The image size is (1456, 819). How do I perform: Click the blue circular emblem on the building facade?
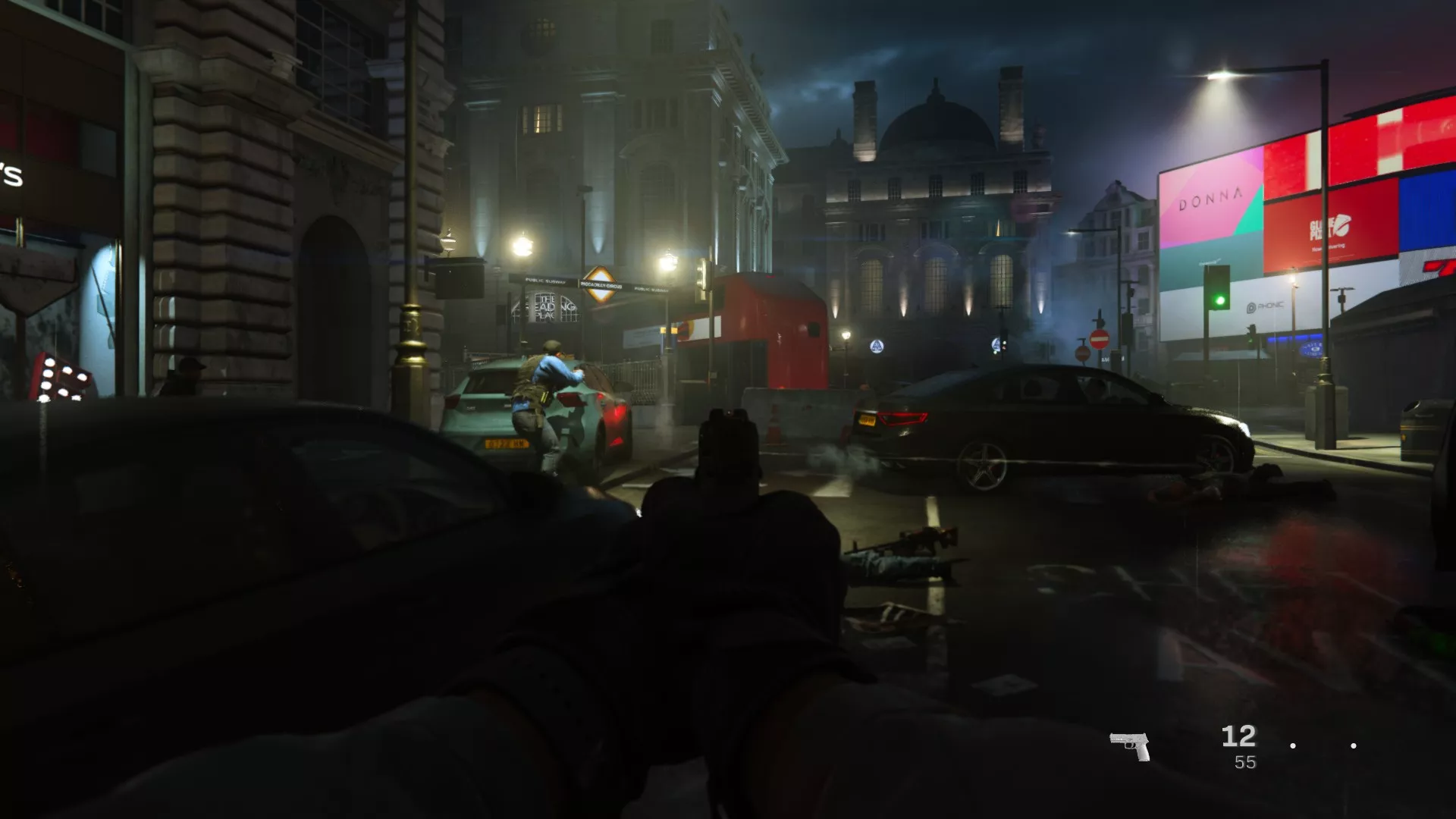(x=878, y=345)
